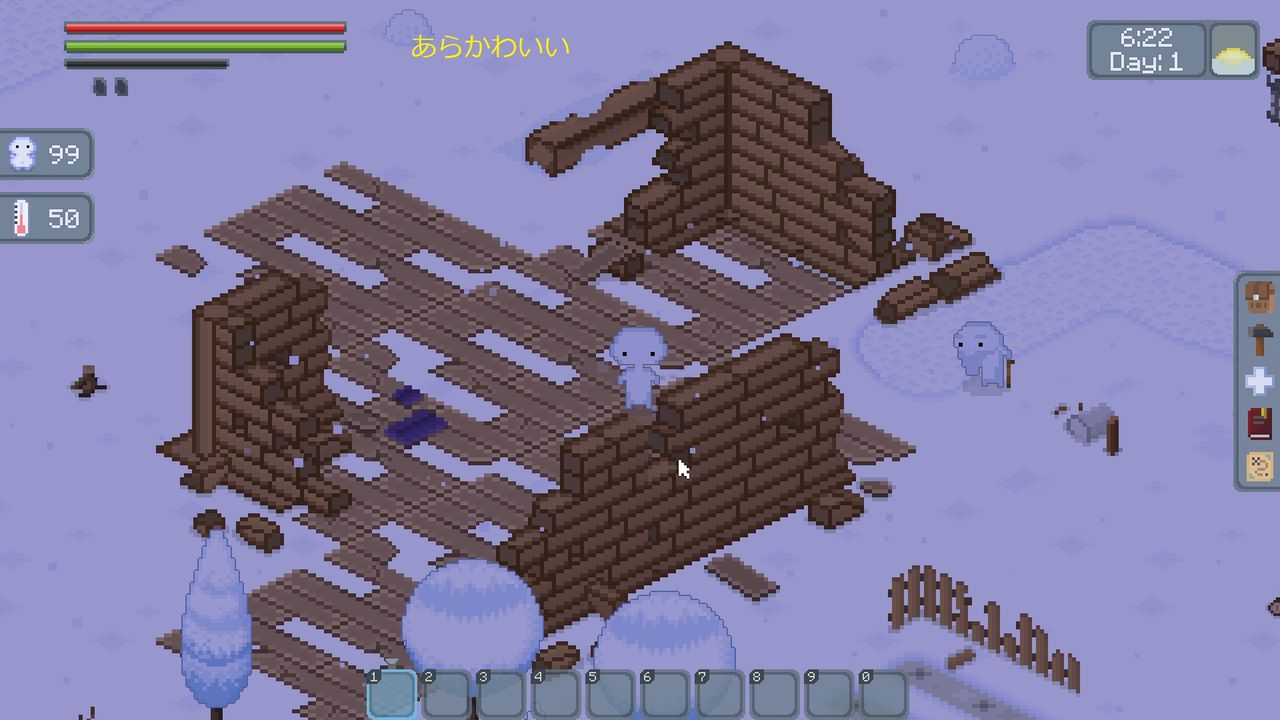Viewport: 1280px width, 720px height.
Task: Click the player character on the wooden floor
Action: [x=636, y=368]
